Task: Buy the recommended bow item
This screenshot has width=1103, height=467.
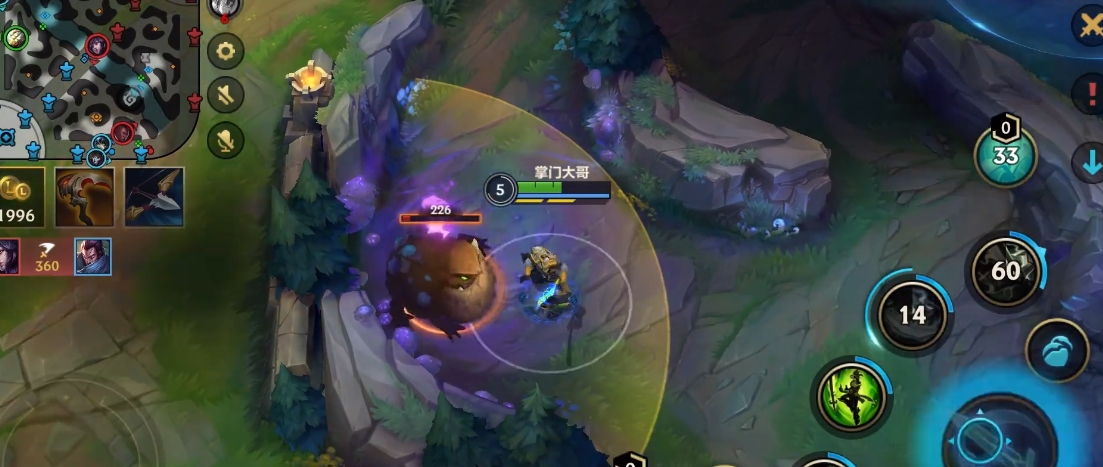Action: pos(153,198)
